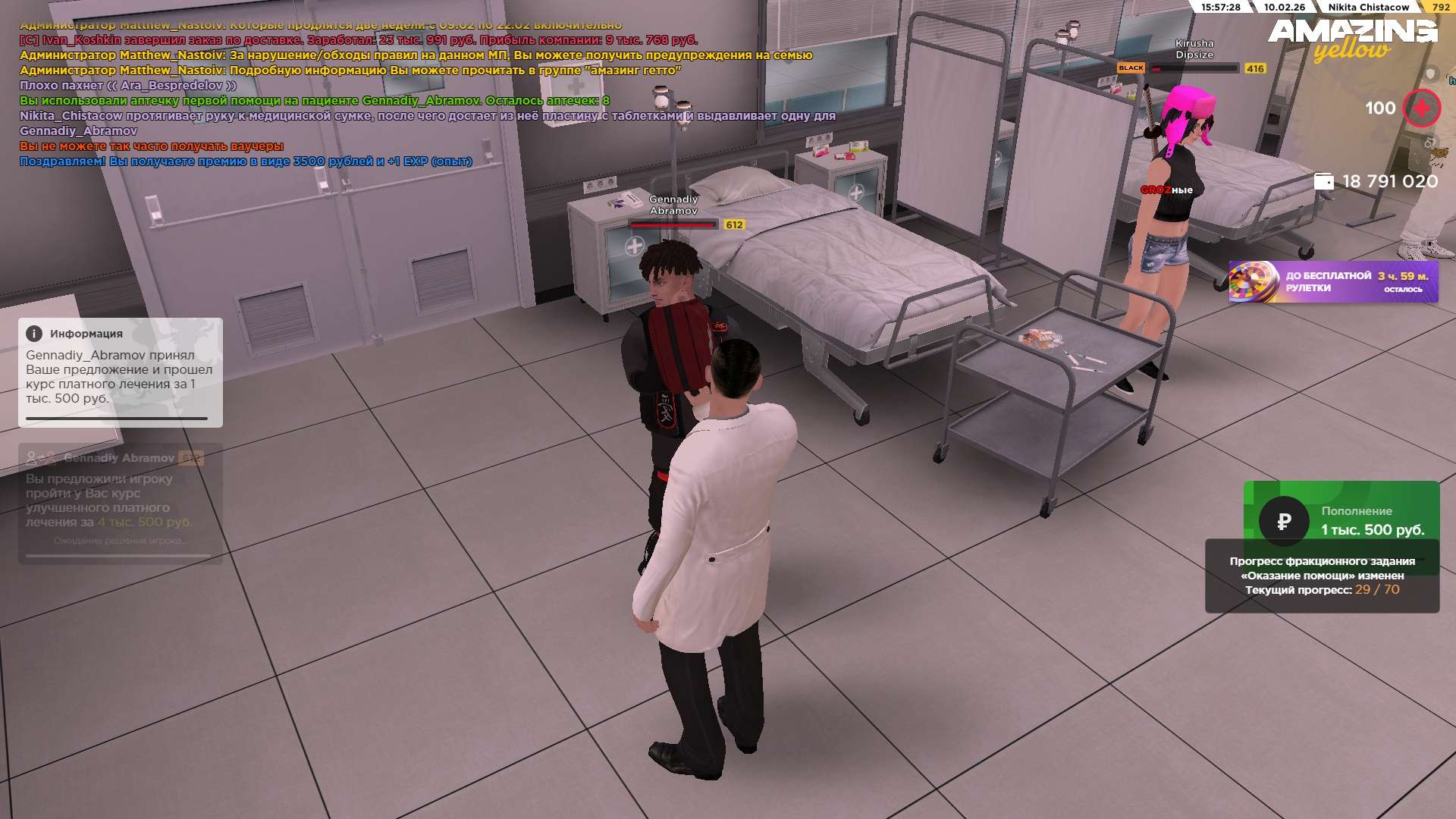The image size is (1456, 819).
Task: Click the Информация notification about paid treatment
Action: click(x=120, y=372)
